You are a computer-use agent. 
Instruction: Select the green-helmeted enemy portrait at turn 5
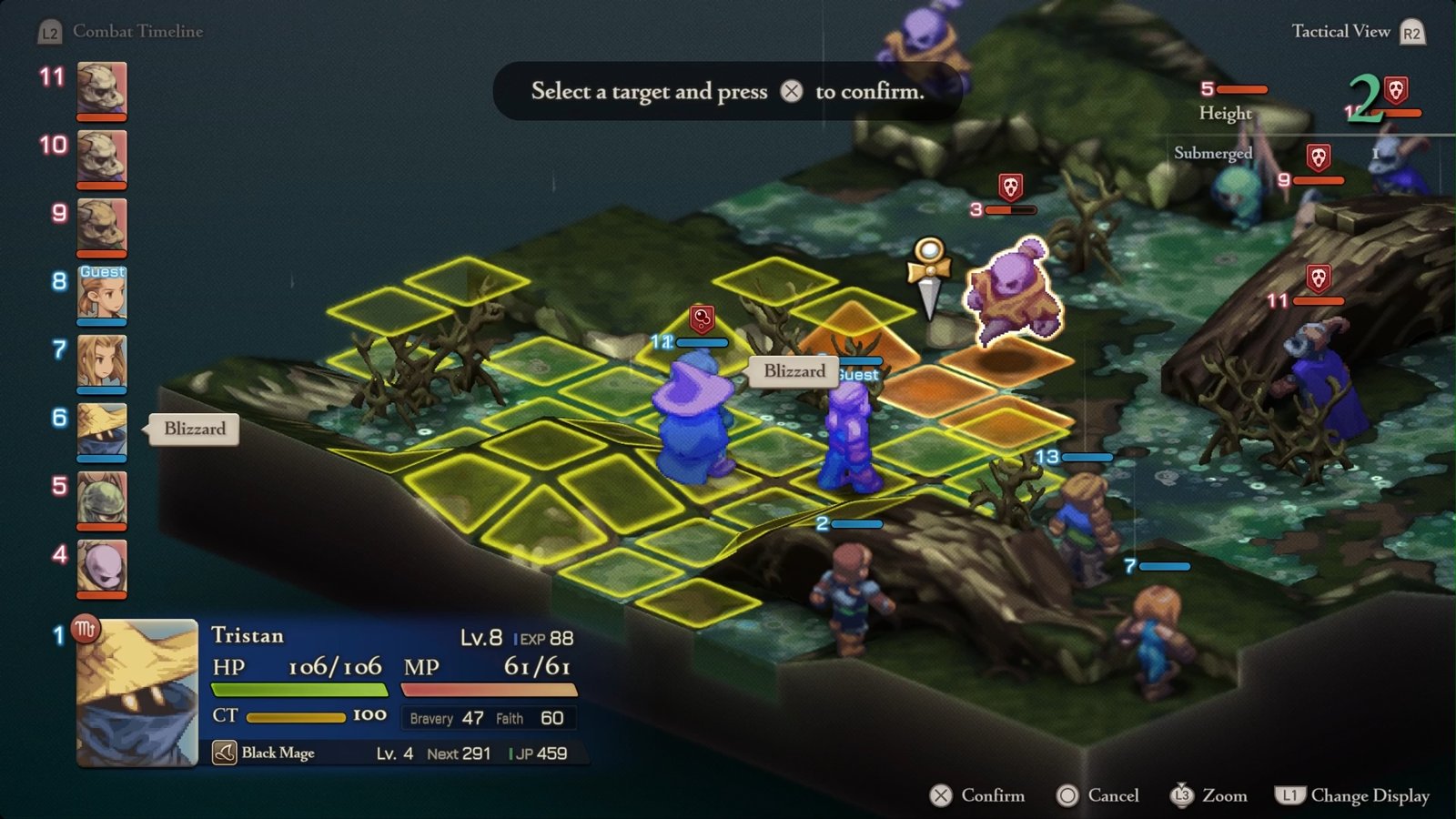[x=101, y=498]
